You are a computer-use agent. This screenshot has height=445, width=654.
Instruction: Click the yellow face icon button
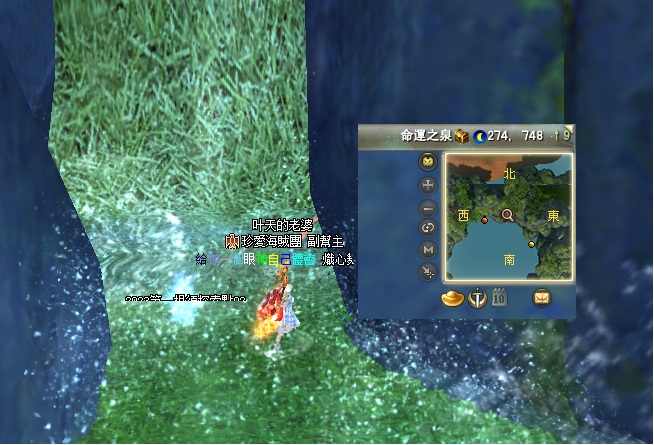[429, 162]
